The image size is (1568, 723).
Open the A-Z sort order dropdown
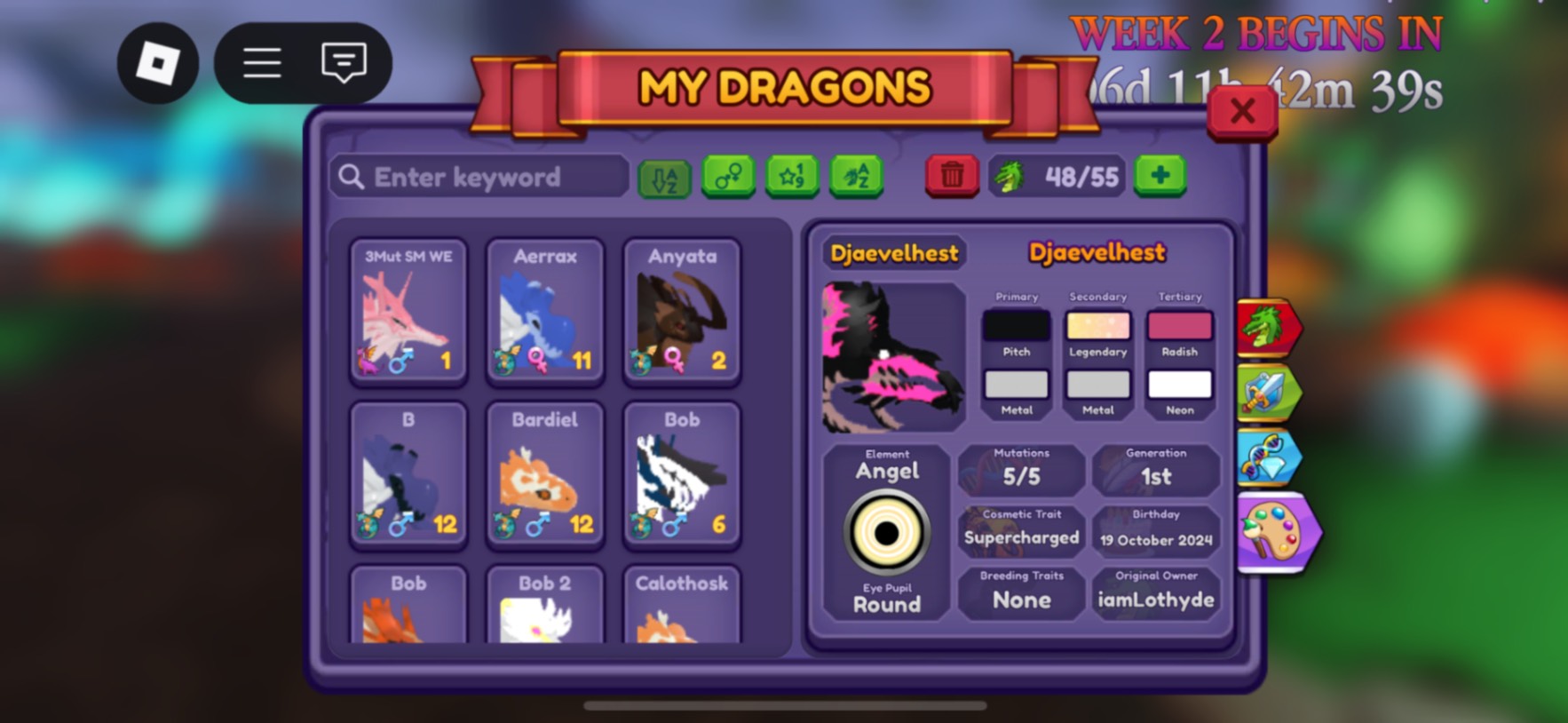pos(662,176)
